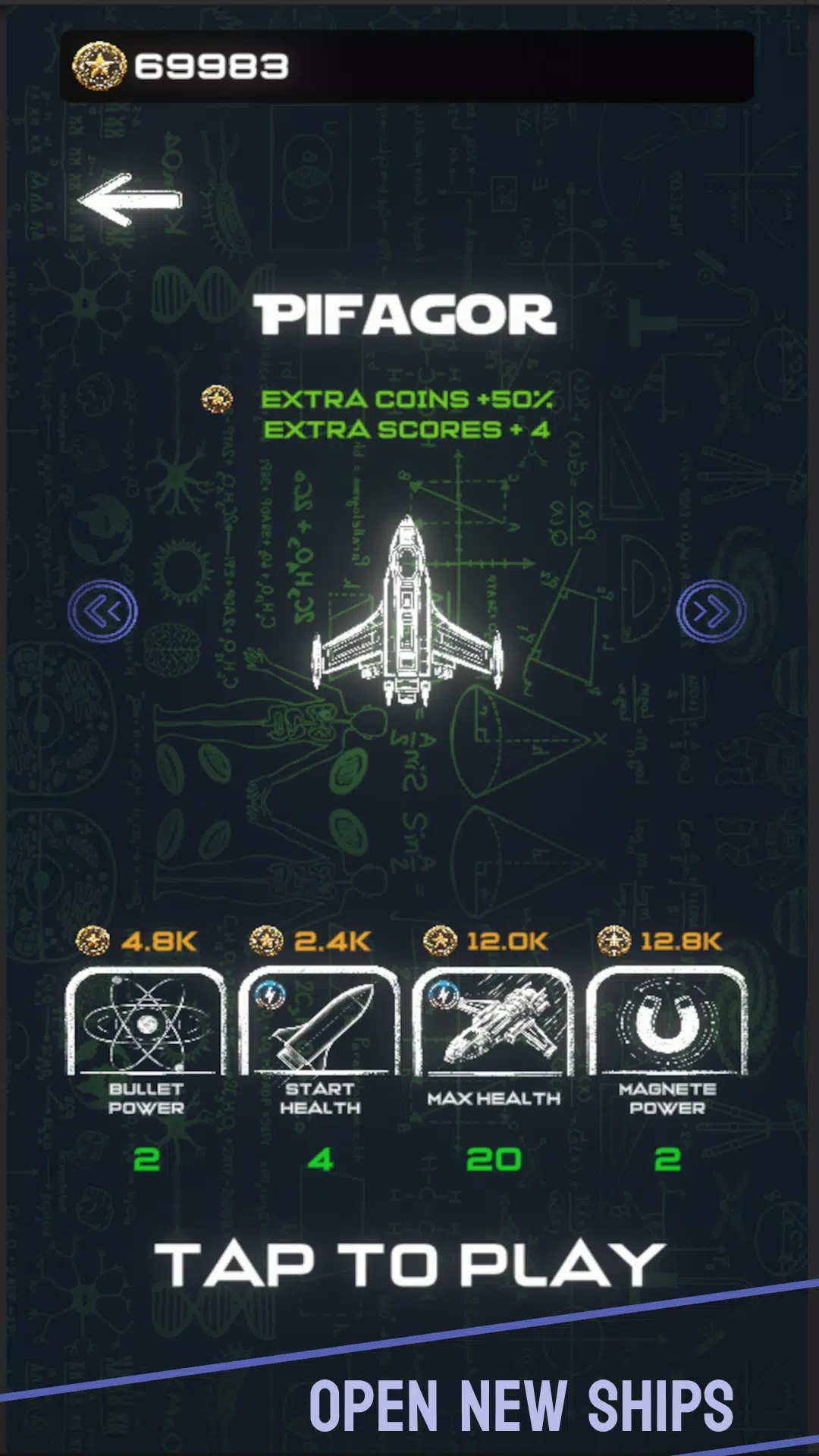Image resolution: width=819 pixels, height=1456 pixels.
Task: Tap to Play to start
Action: 409,1265
